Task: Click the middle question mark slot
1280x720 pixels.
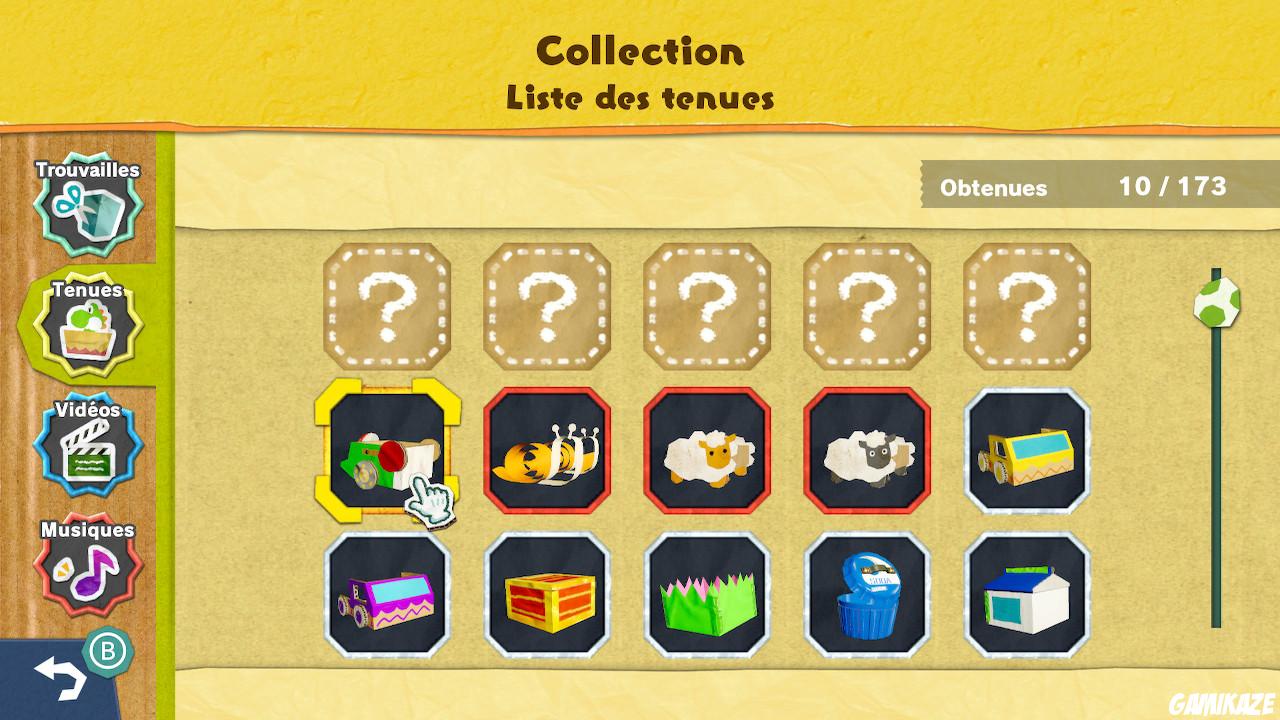Action: [x=706, y=308]
